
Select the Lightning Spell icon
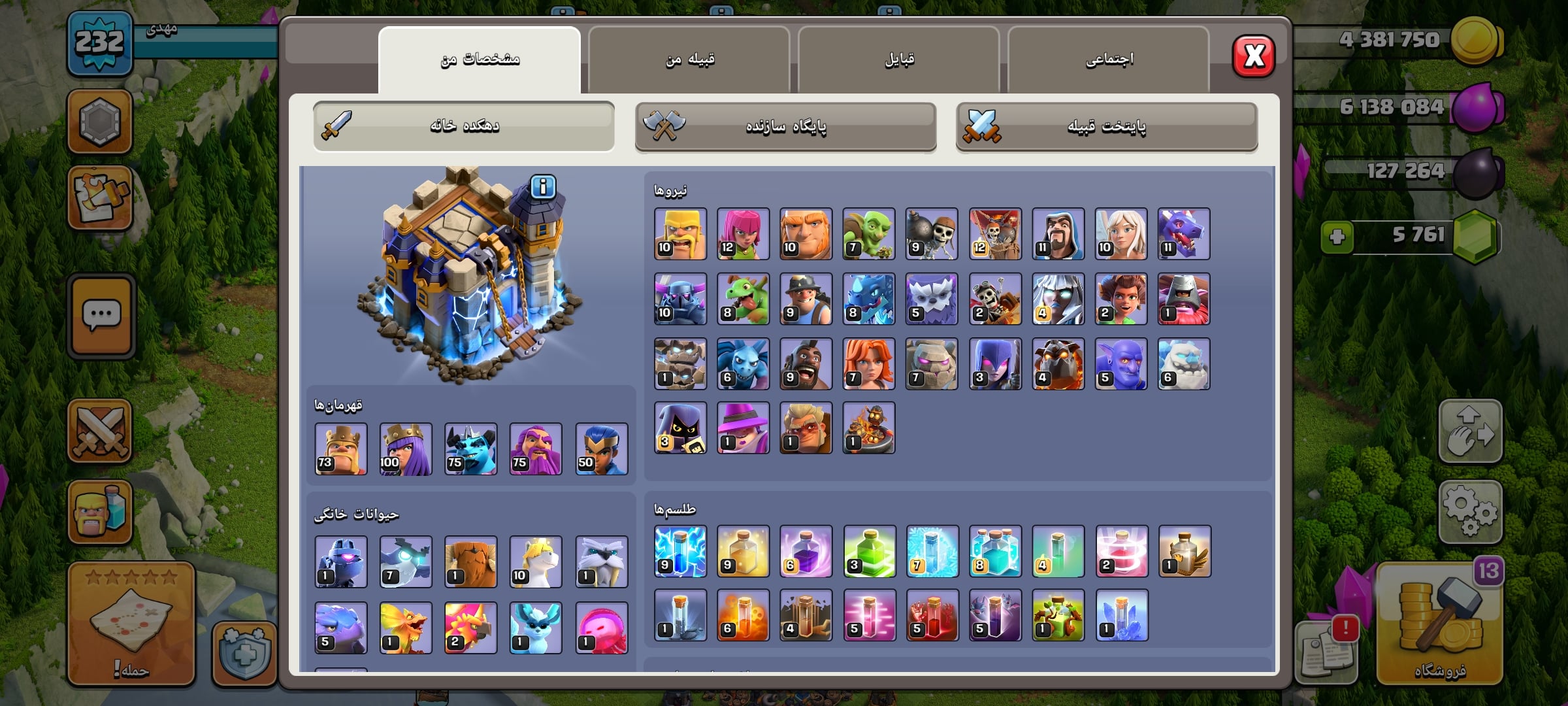[x=680, y=551]
